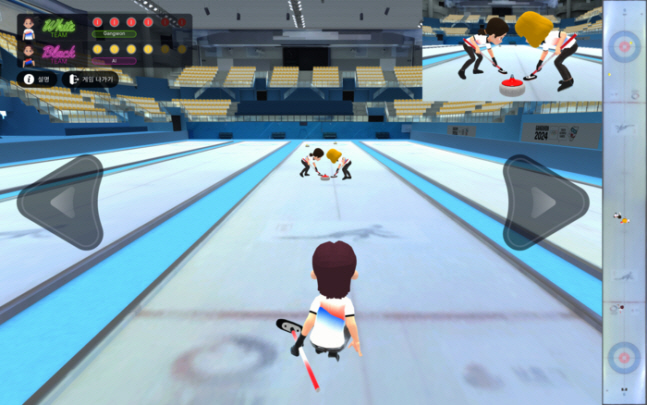Click the rink overview minimap strip
This screenshot has height=405, width=647.
click(x=624, y=200)
